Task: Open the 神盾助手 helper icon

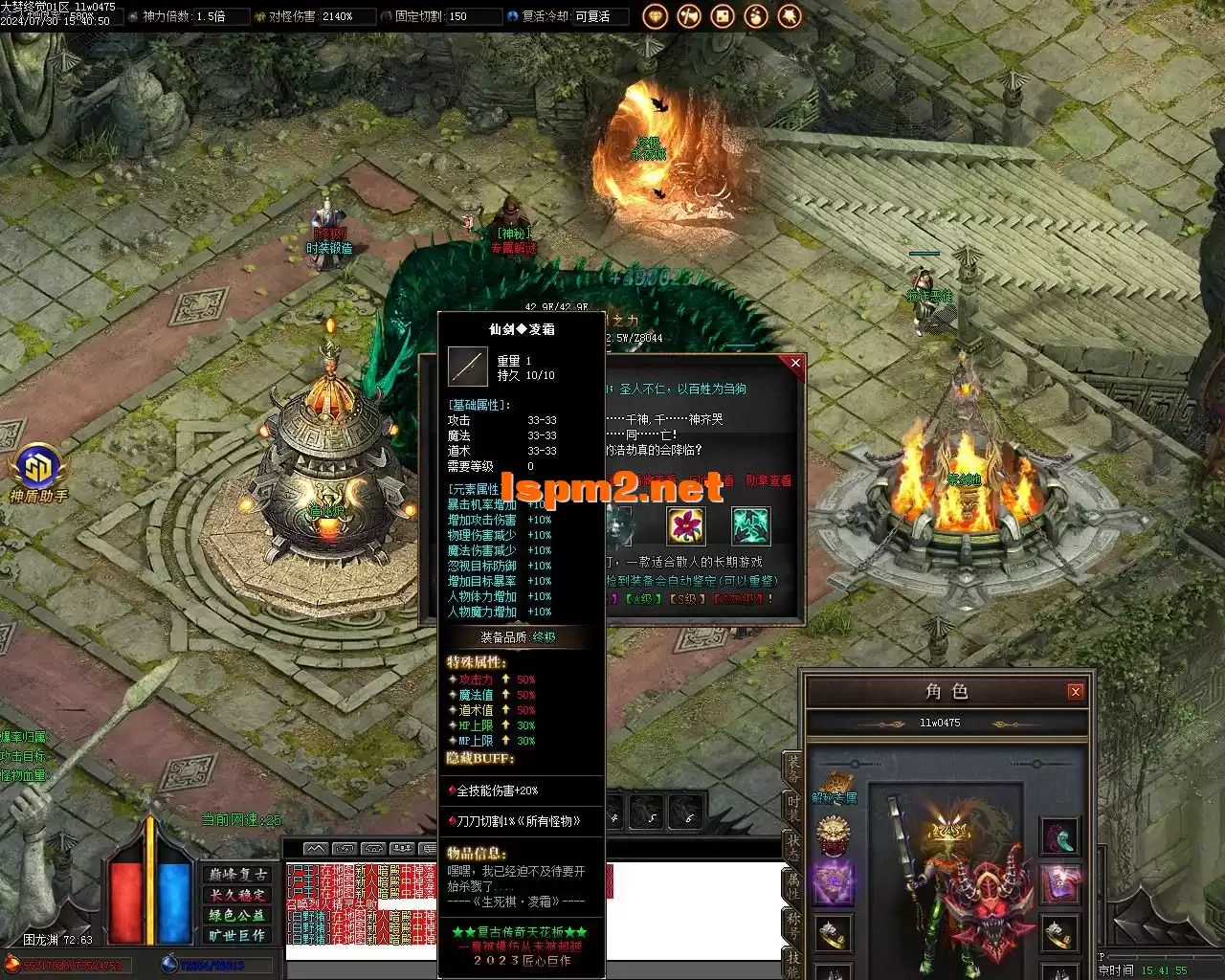Action: (x=38, y=471)
